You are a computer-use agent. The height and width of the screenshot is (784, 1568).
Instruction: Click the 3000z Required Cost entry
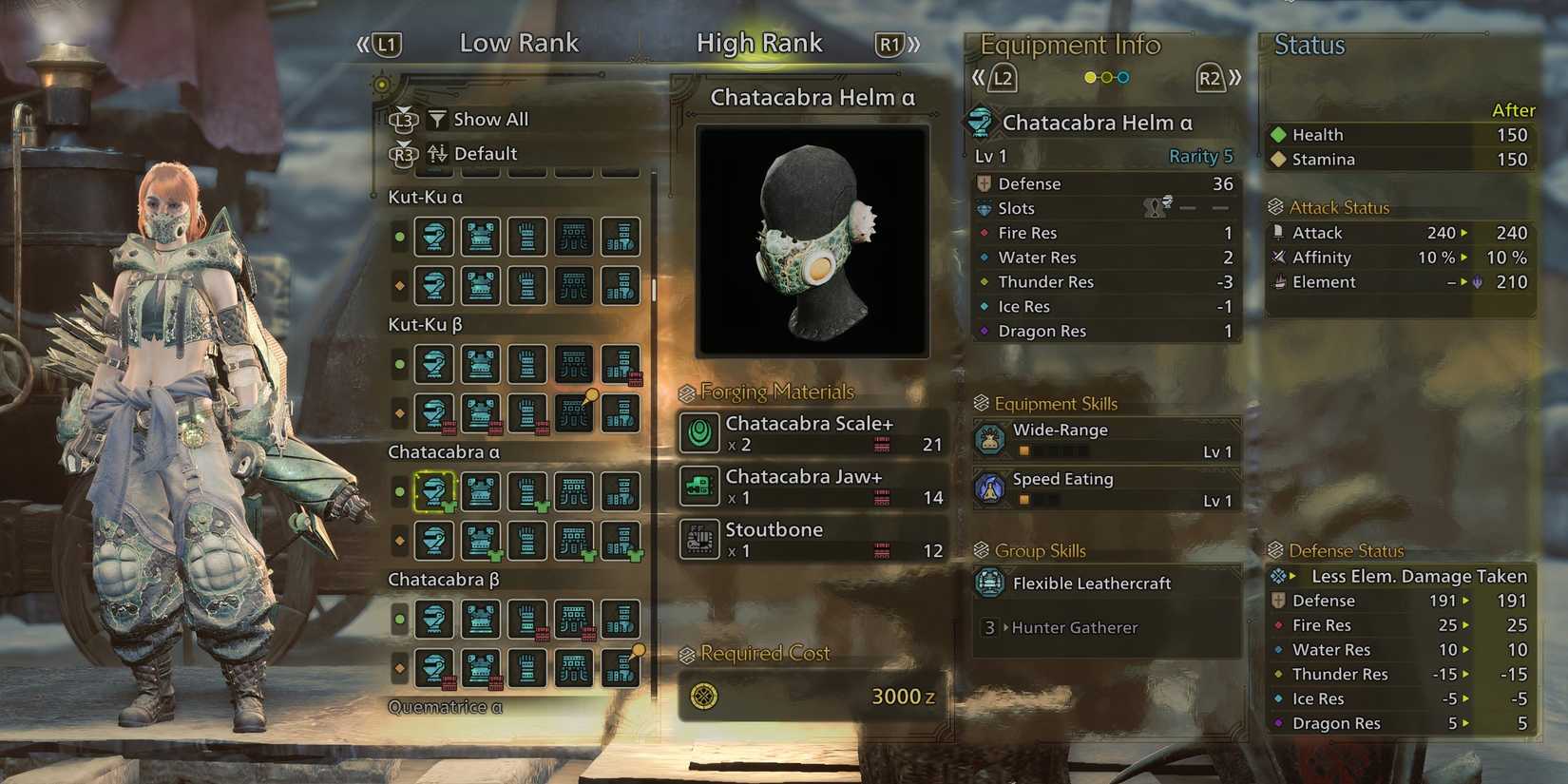[811, 696]
